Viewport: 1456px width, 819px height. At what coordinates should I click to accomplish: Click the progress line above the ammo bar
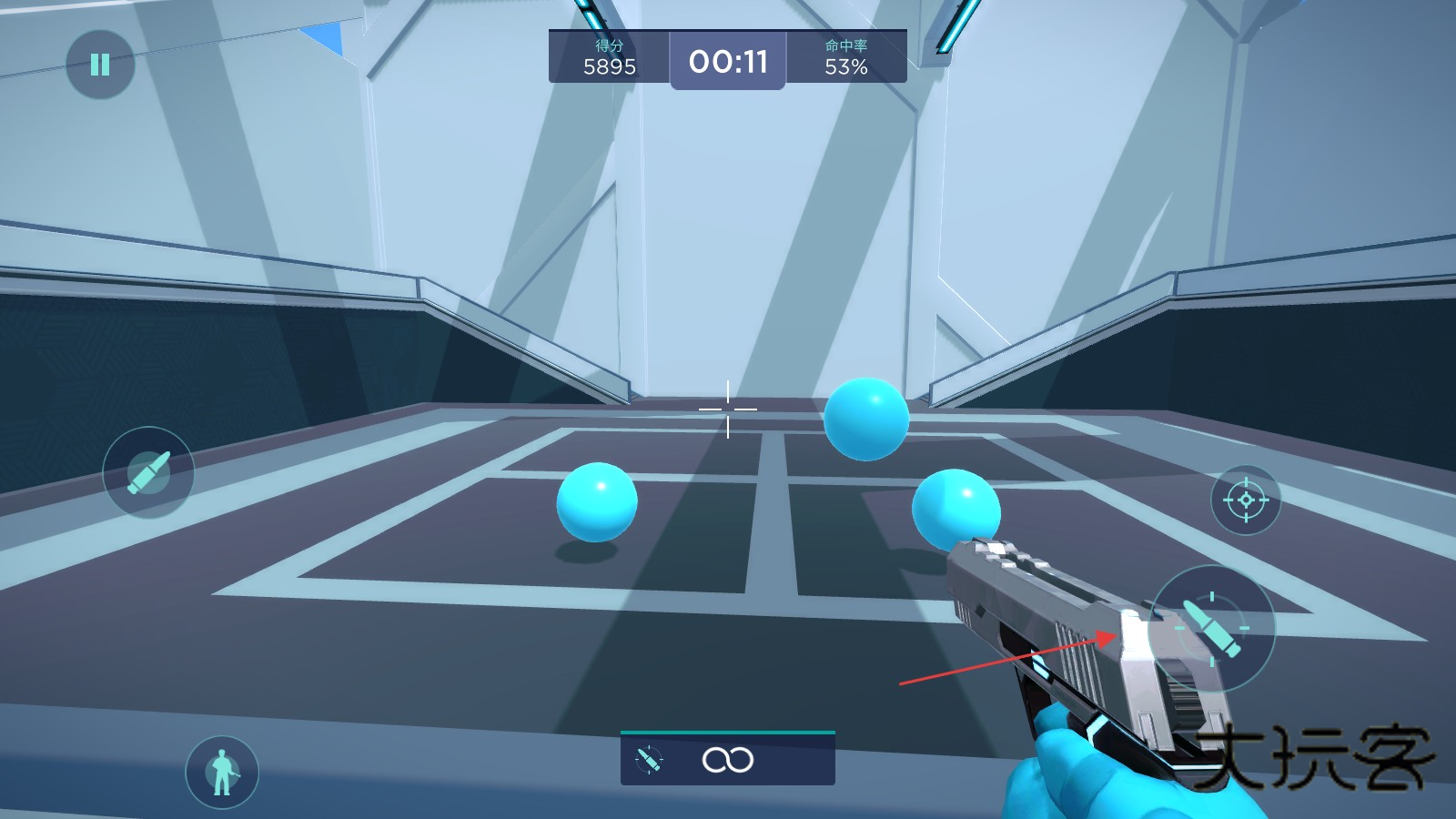(x=728, y=732)
